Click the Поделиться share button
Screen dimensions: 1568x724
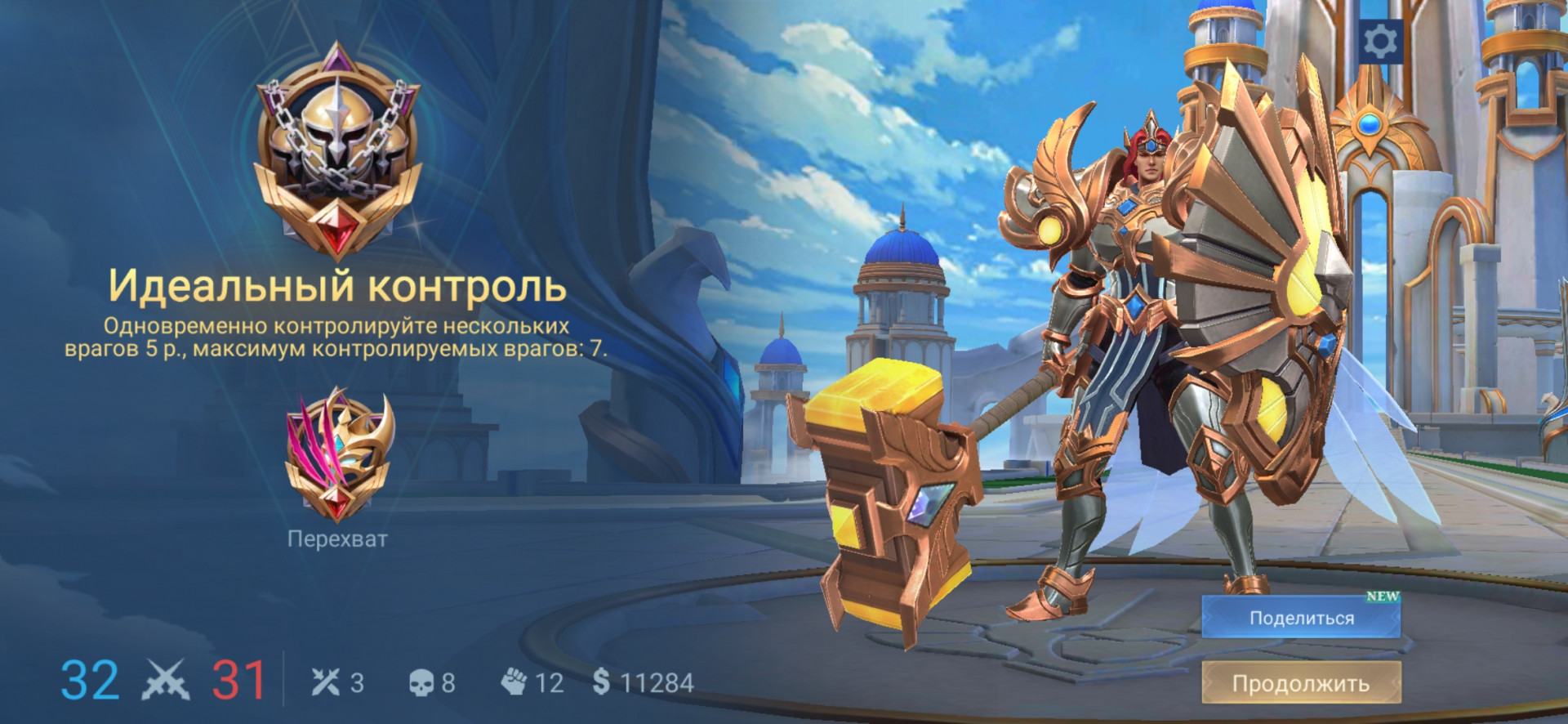pos(1301,618)
